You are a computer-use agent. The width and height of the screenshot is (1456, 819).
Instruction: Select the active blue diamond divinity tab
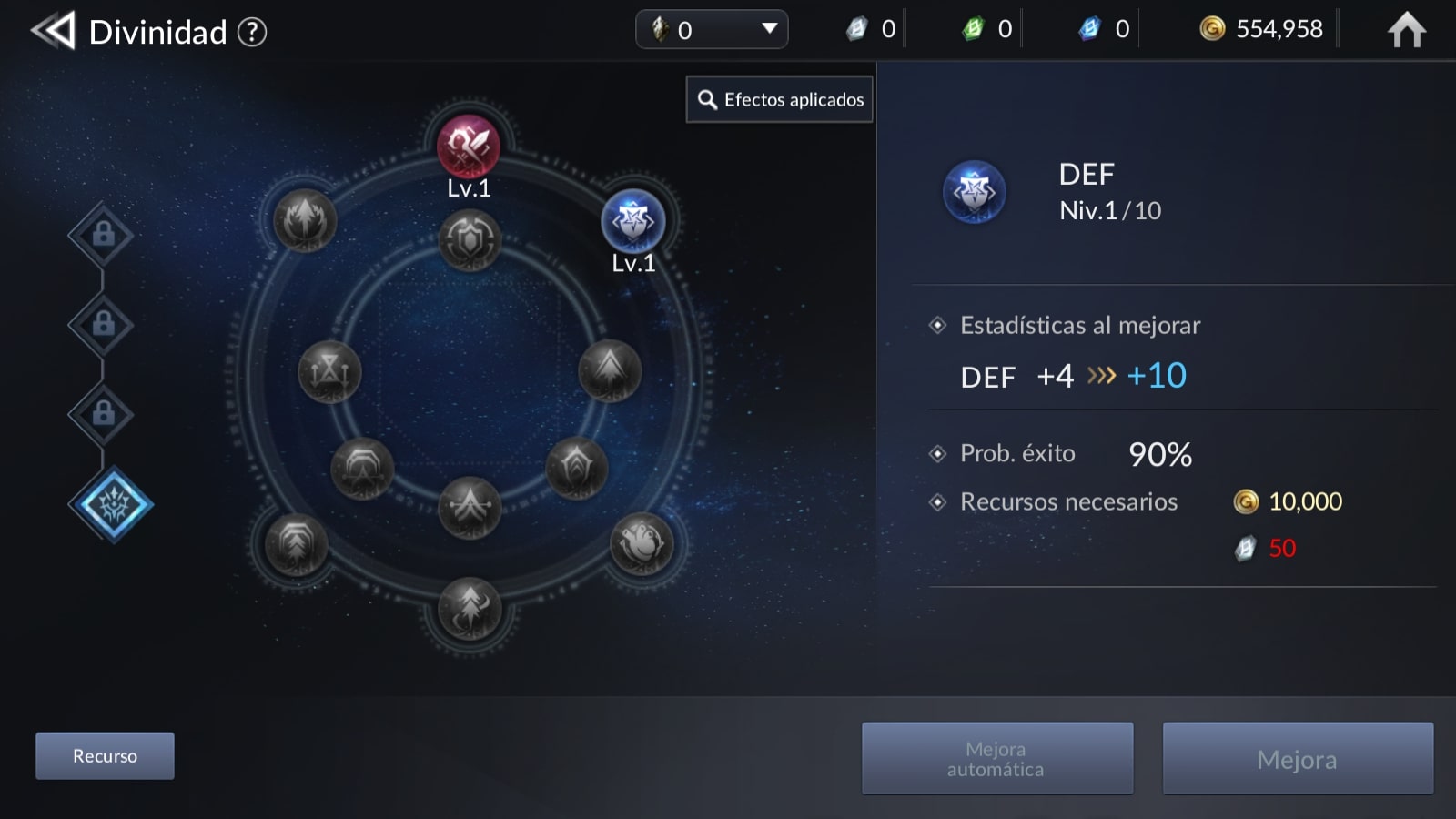point(111,505)
